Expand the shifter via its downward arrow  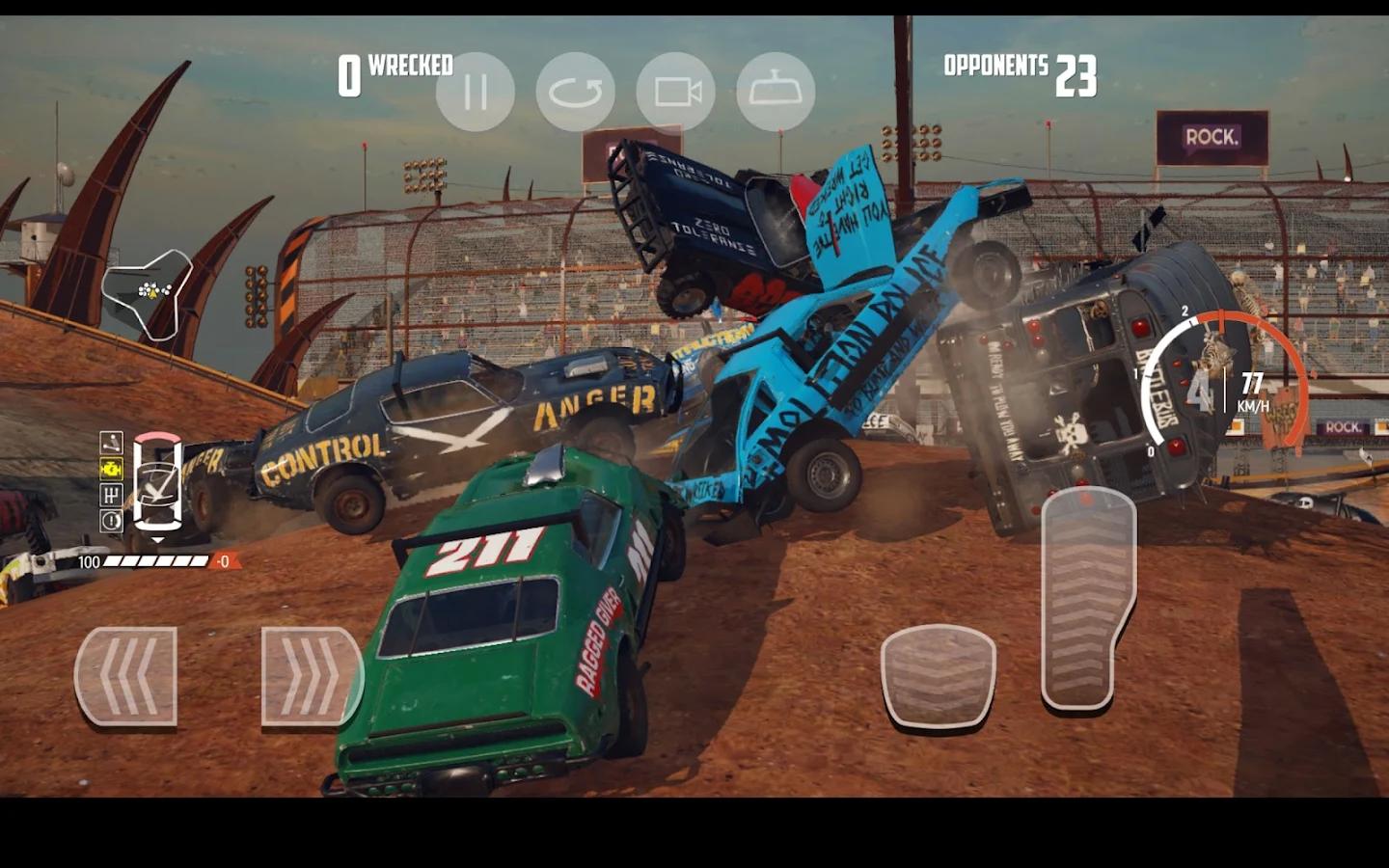point(158,538)
